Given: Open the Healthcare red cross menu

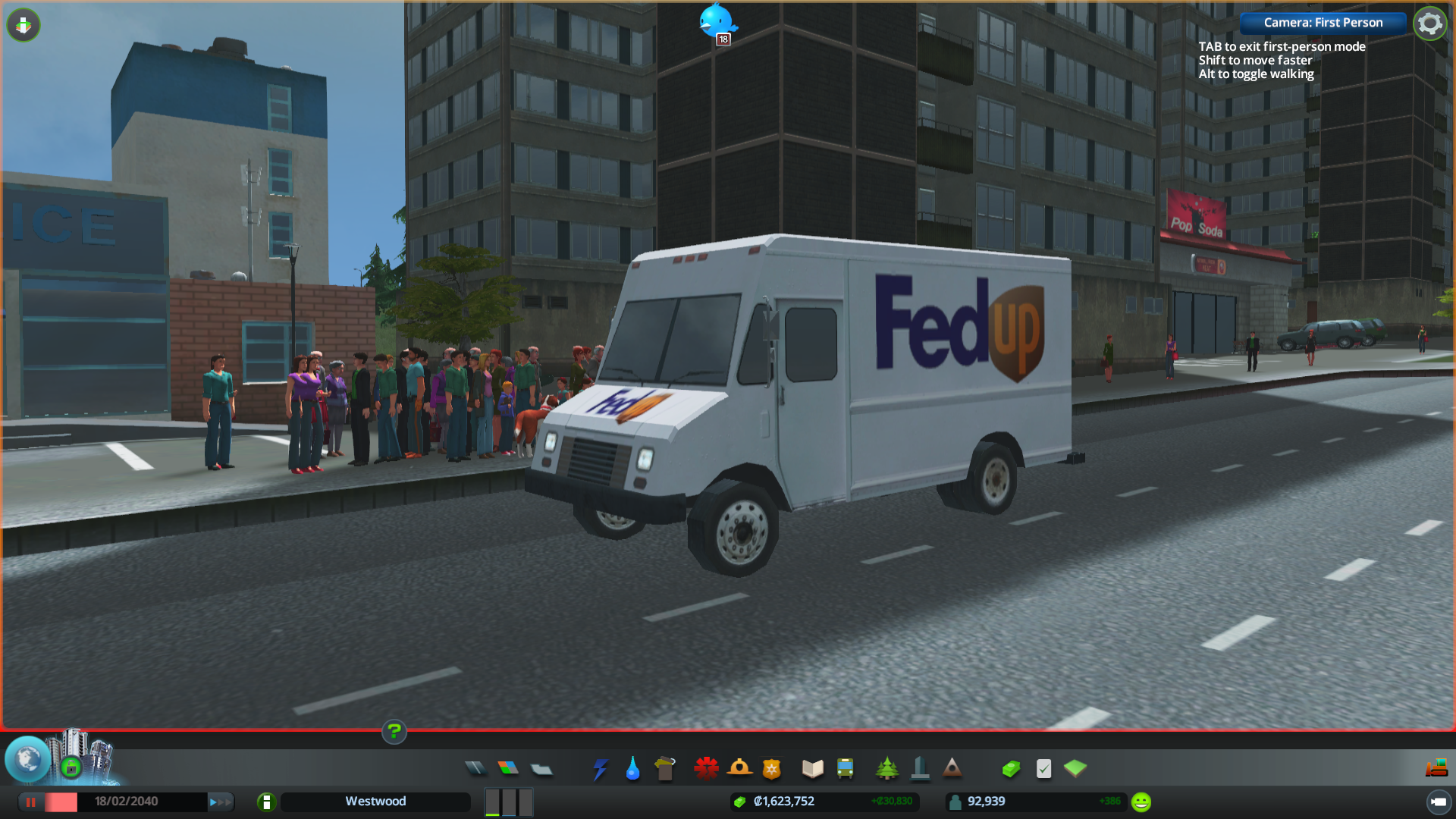Looking at the screenshot, I should click(706, 769).
